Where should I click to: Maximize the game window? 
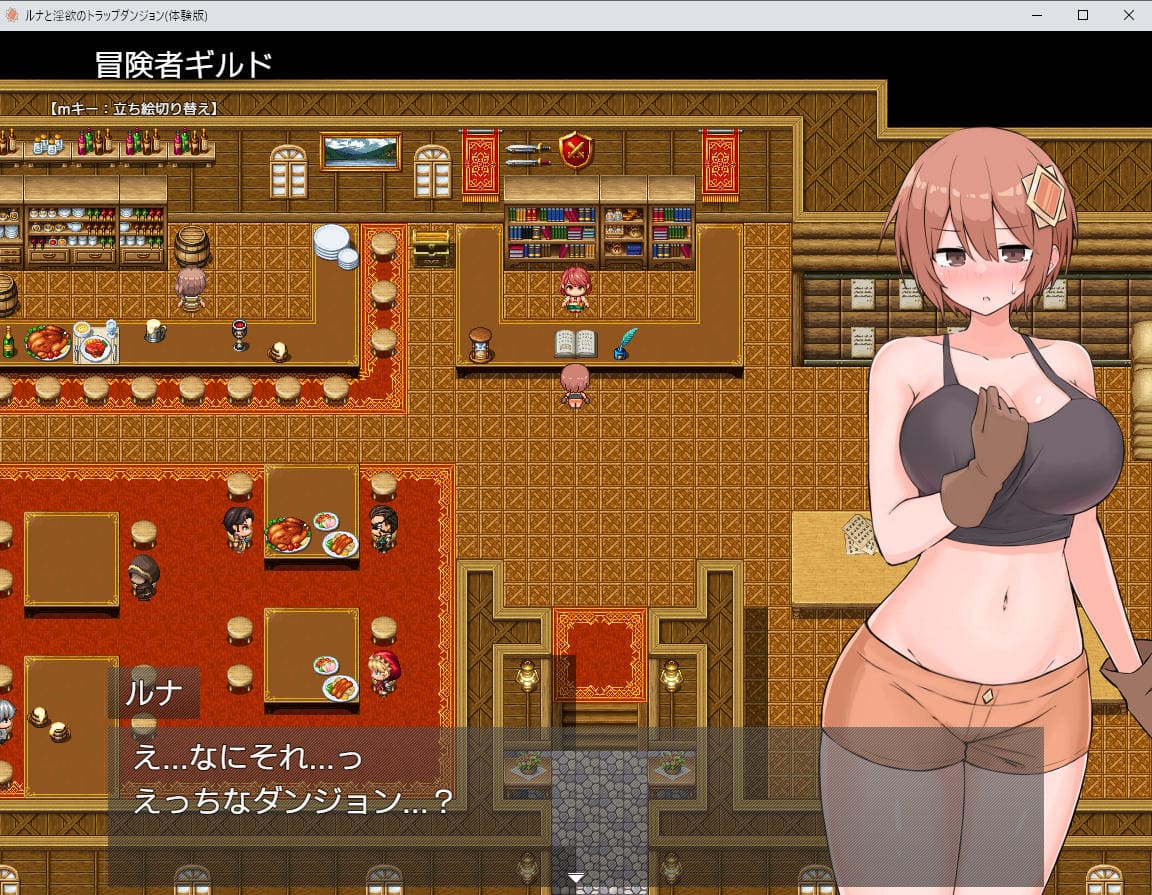pyautogui.click(x=1083, y=15)
